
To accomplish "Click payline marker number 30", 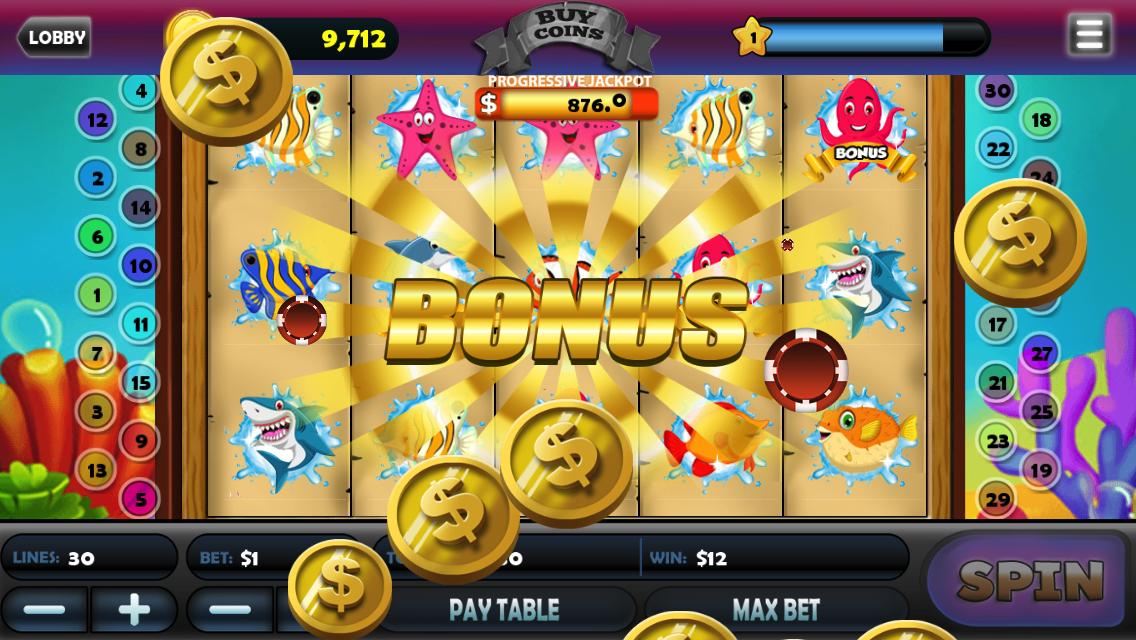I will click(x=997, y=90).
